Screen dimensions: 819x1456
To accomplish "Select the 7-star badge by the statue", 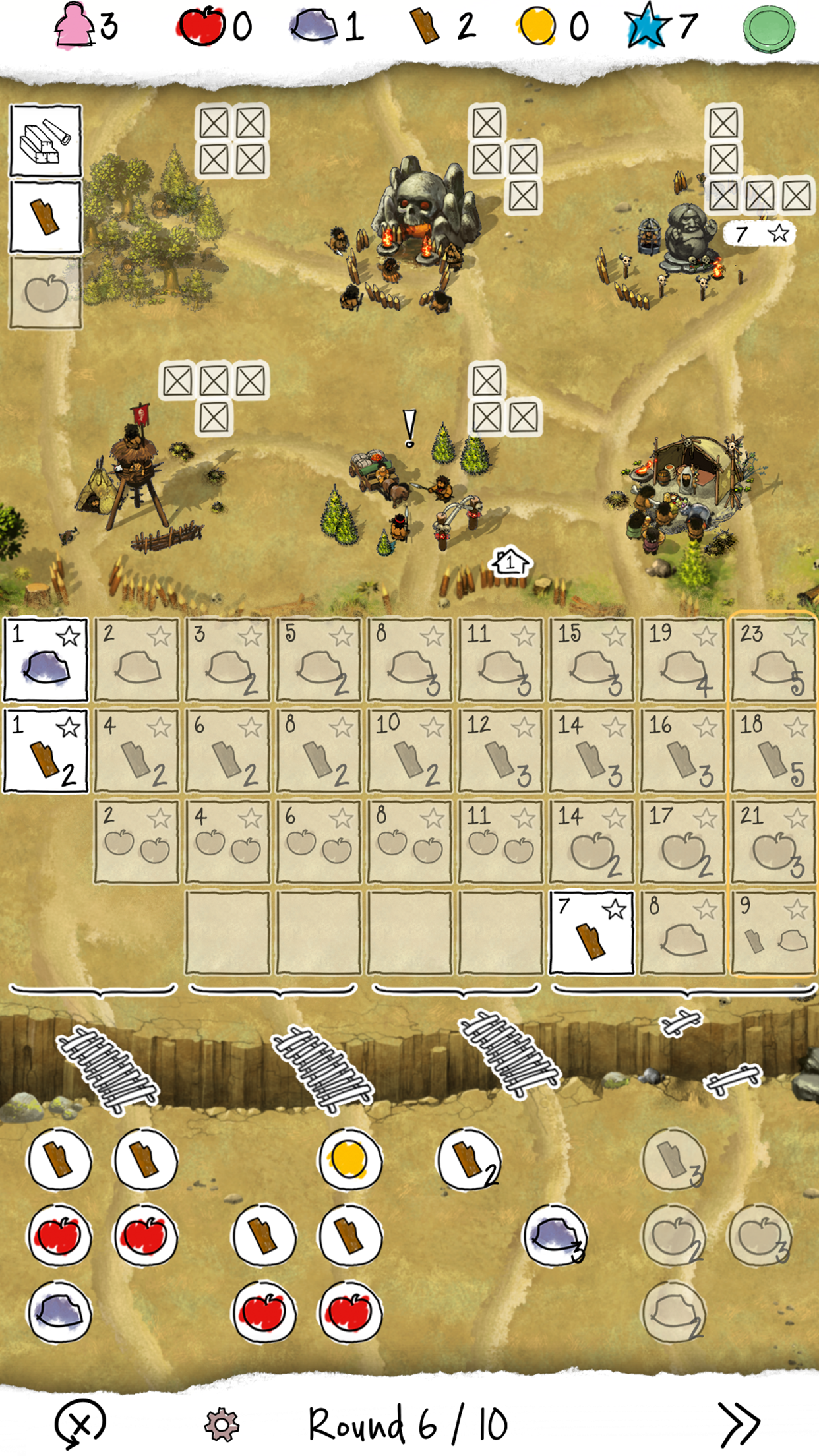I will tap(760, 233).
